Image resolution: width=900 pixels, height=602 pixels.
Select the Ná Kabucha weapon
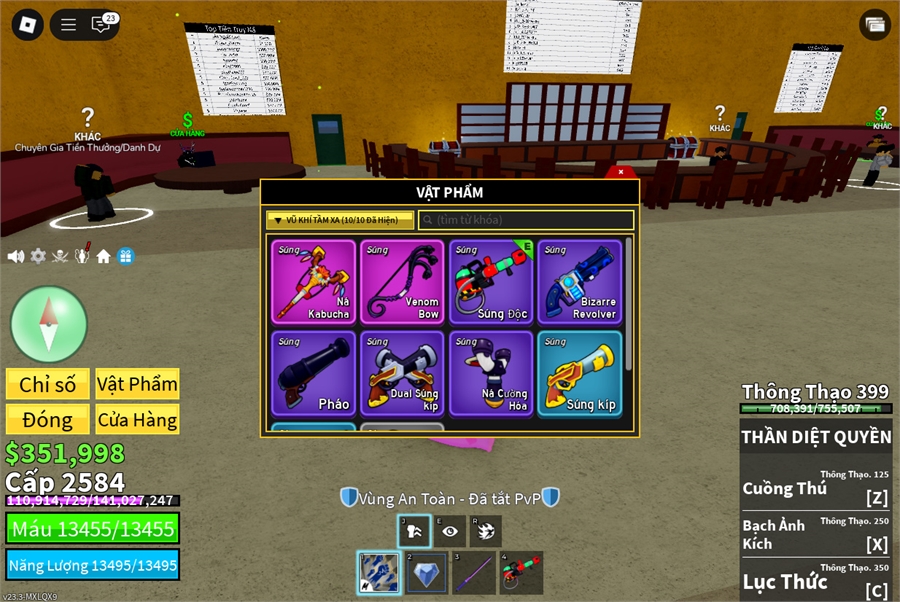tap(314, 281)
